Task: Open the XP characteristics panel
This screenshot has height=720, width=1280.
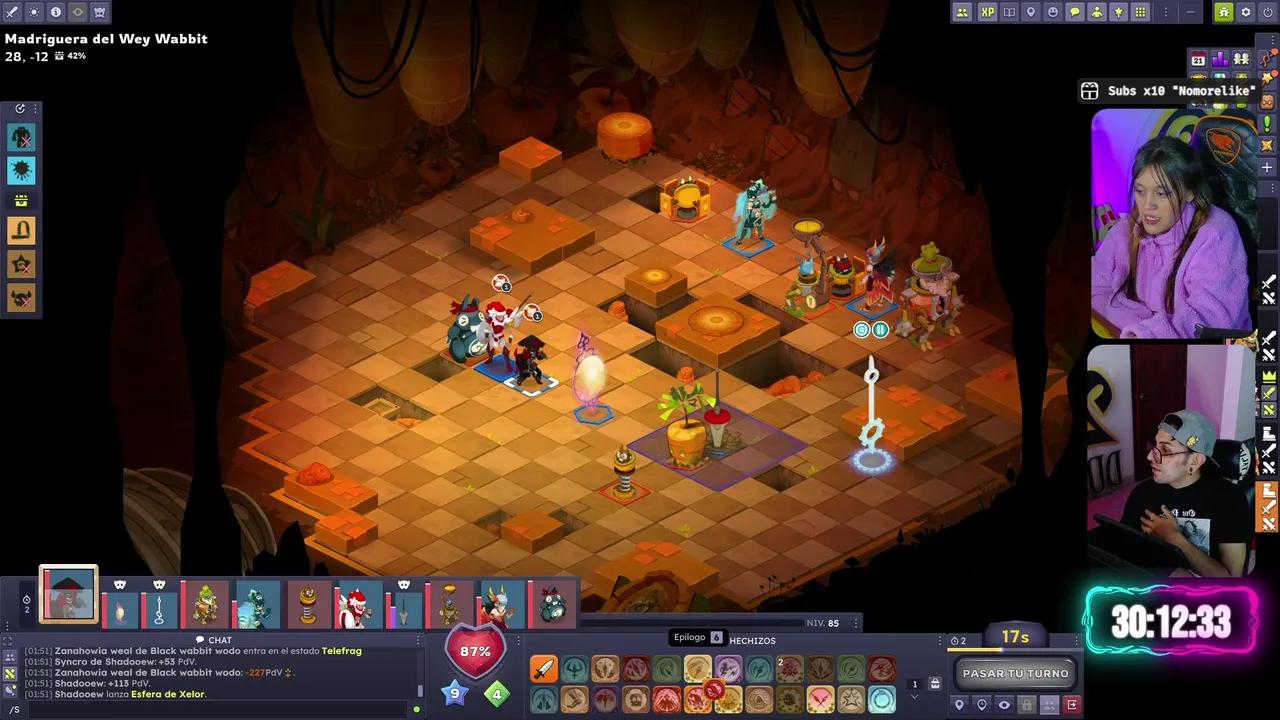Action: point(987,12)
